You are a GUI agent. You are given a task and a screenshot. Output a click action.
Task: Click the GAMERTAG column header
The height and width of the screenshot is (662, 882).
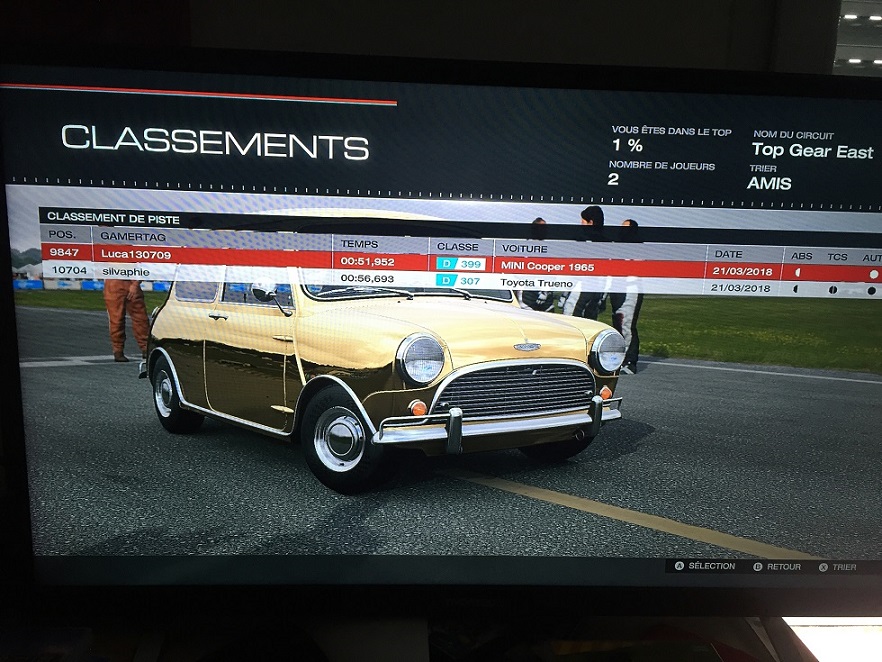pos(134,237)
